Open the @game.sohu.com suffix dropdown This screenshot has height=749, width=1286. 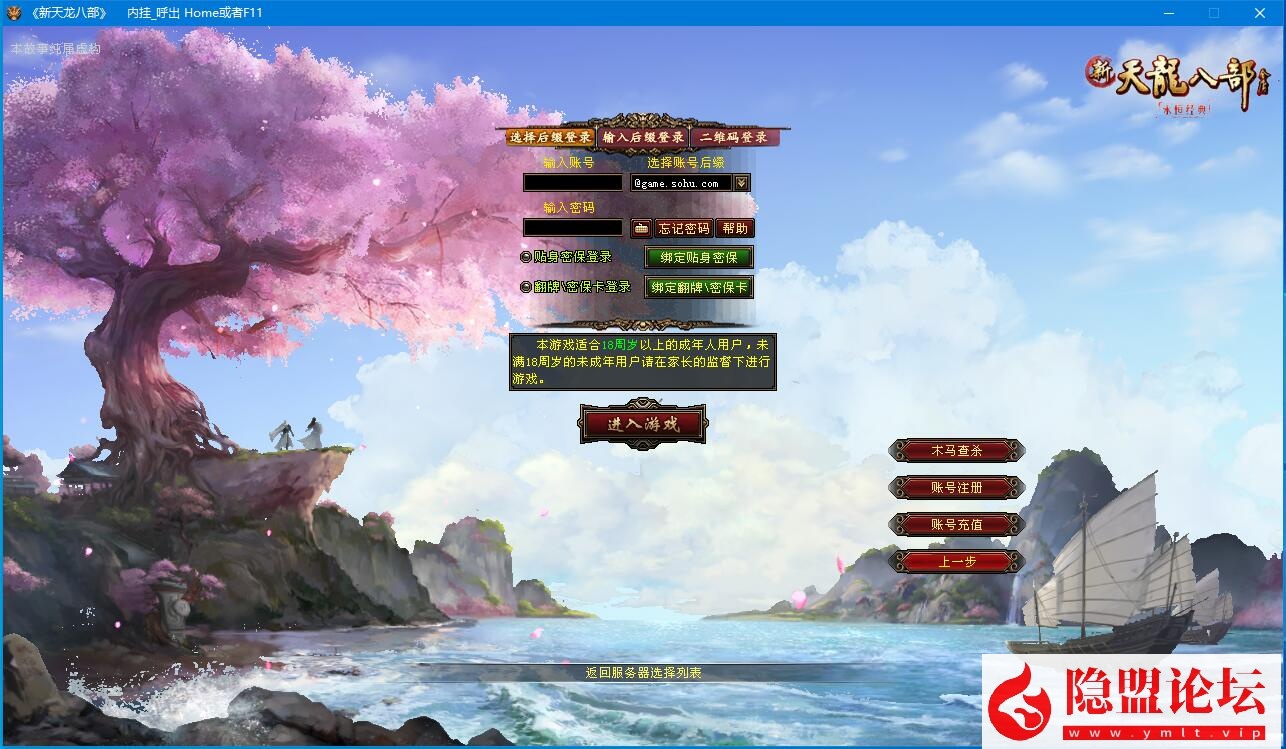pos(740,182)
